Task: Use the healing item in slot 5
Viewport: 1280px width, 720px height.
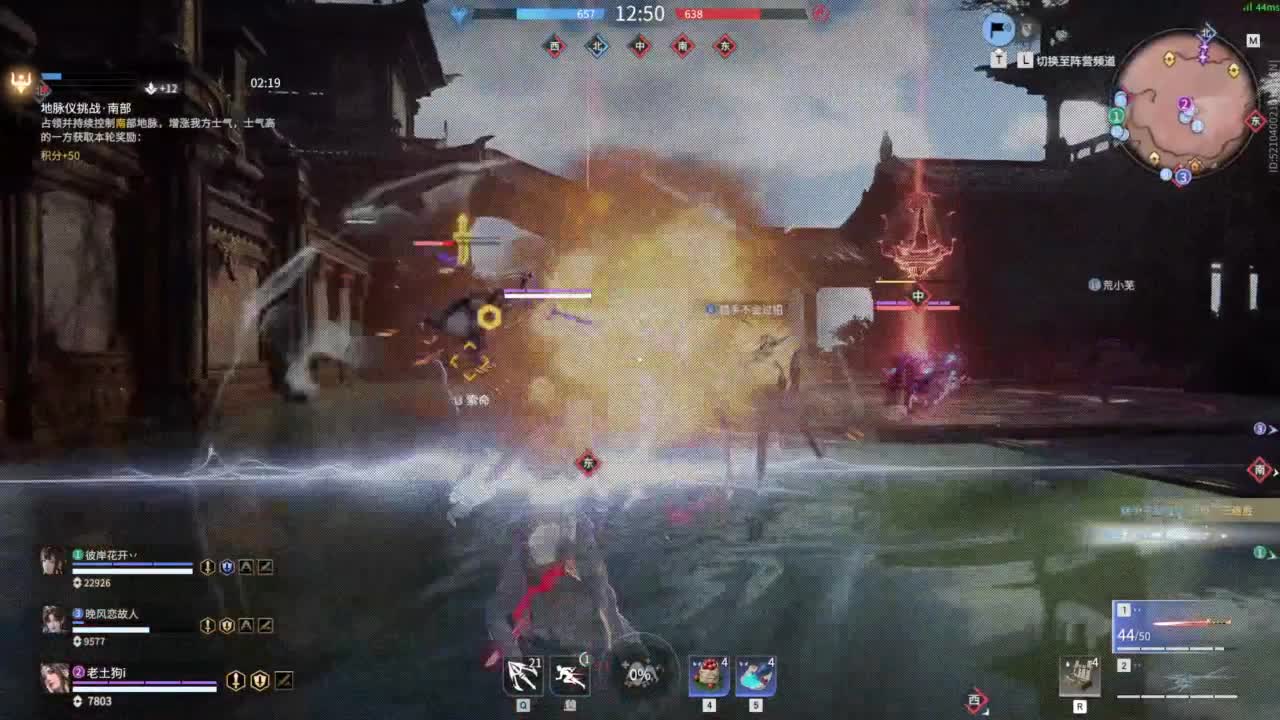Action: (754, 674)
